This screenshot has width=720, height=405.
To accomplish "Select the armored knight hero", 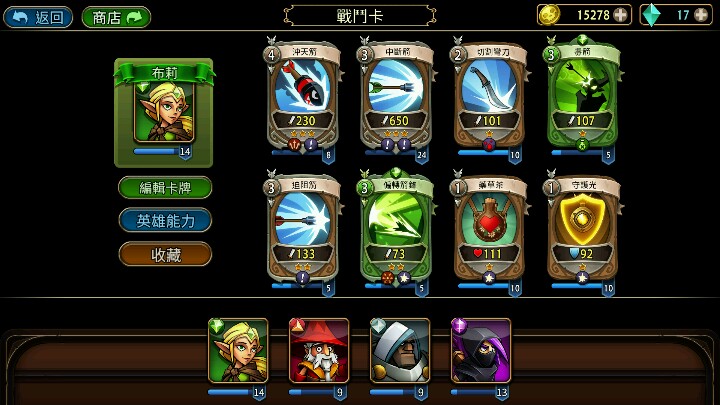I will coord(400,351).
